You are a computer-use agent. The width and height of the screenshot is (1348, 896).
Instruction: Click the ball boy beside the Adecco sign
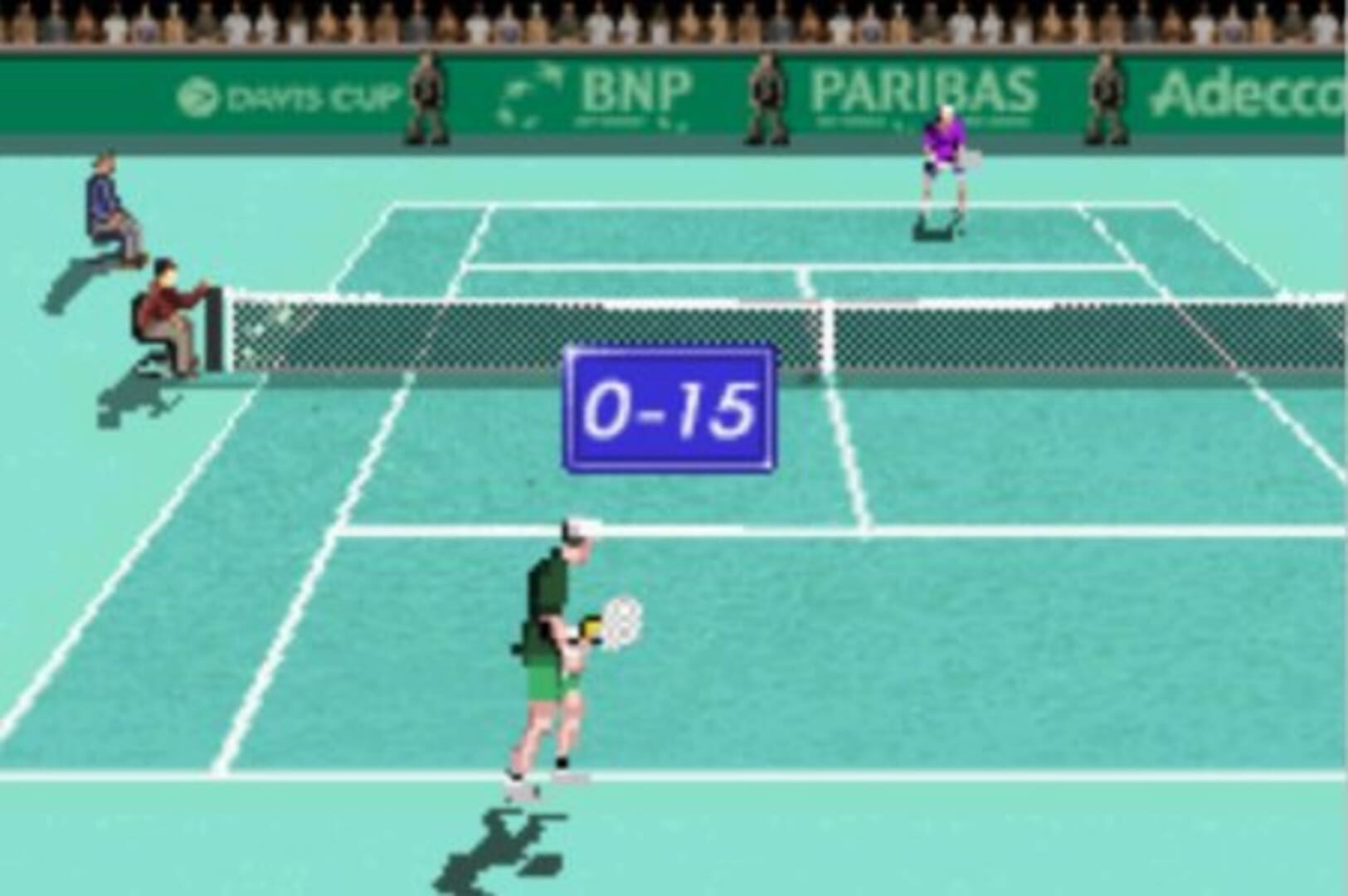click(1107, 95)
